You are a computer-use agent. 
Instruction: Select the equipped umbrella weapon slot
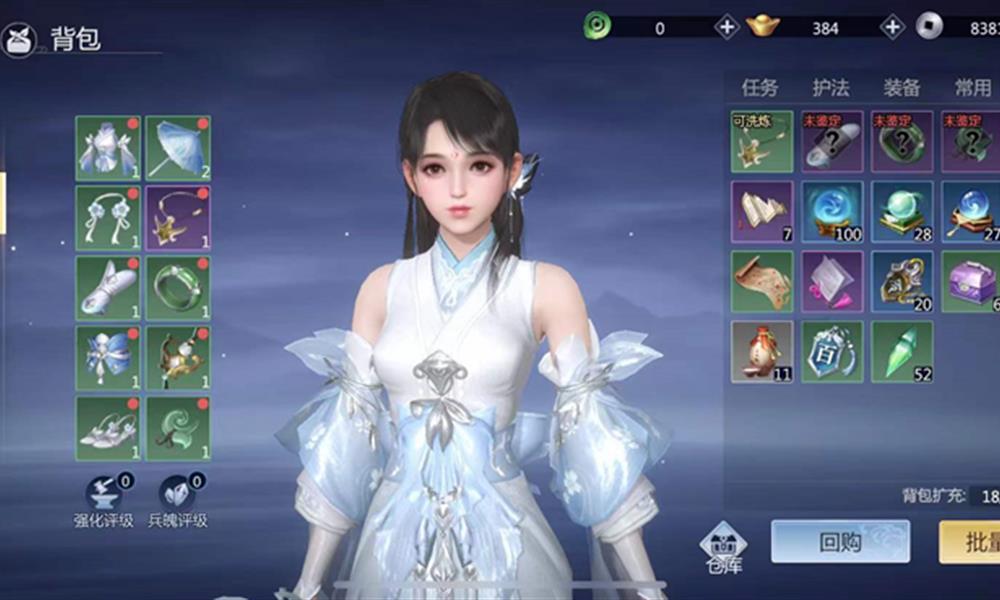[x=178, y=148]
